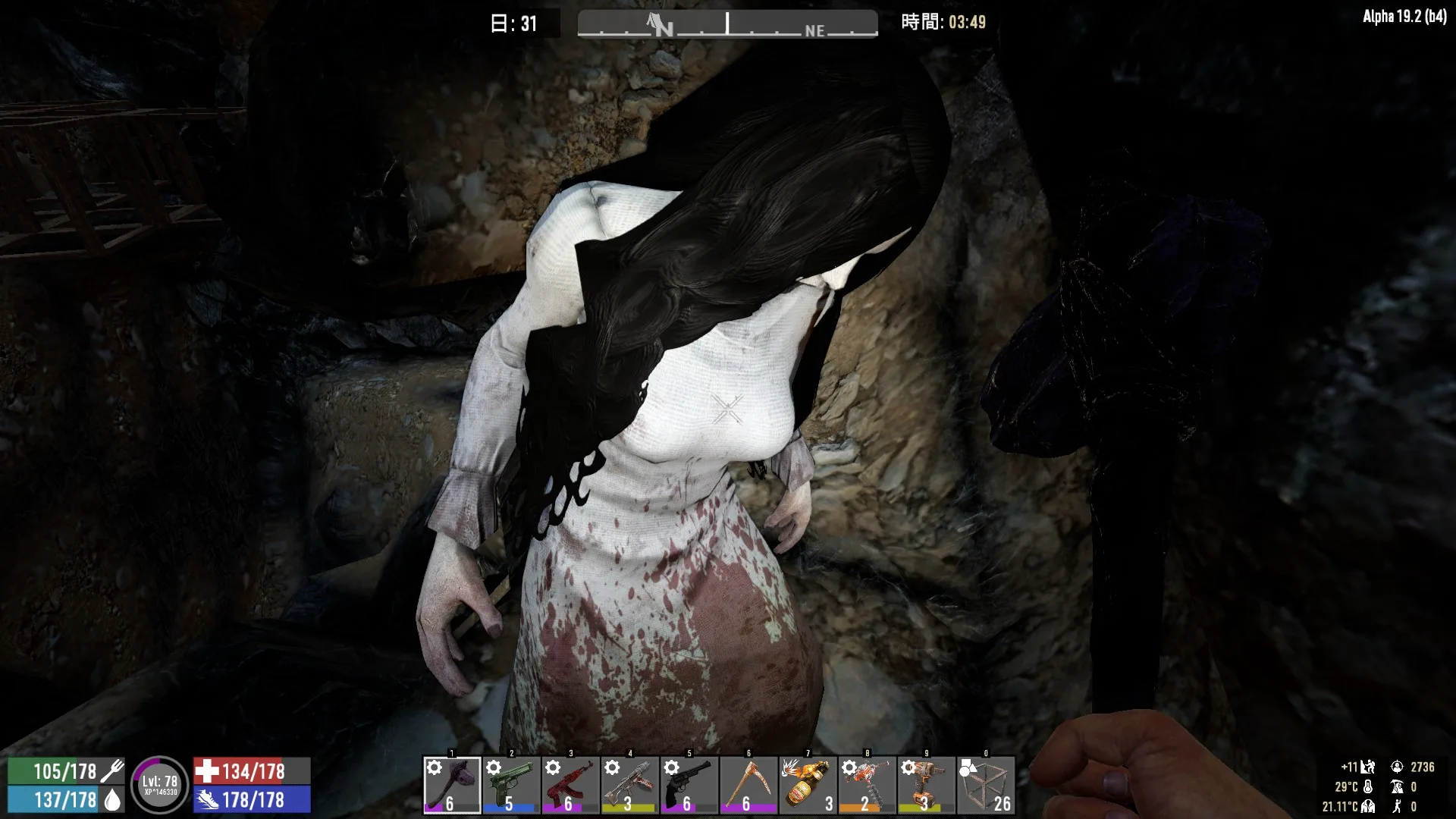Equip the orange auger
The width and height of the screenshot is (1456, 819).
[x=866, y=785]
